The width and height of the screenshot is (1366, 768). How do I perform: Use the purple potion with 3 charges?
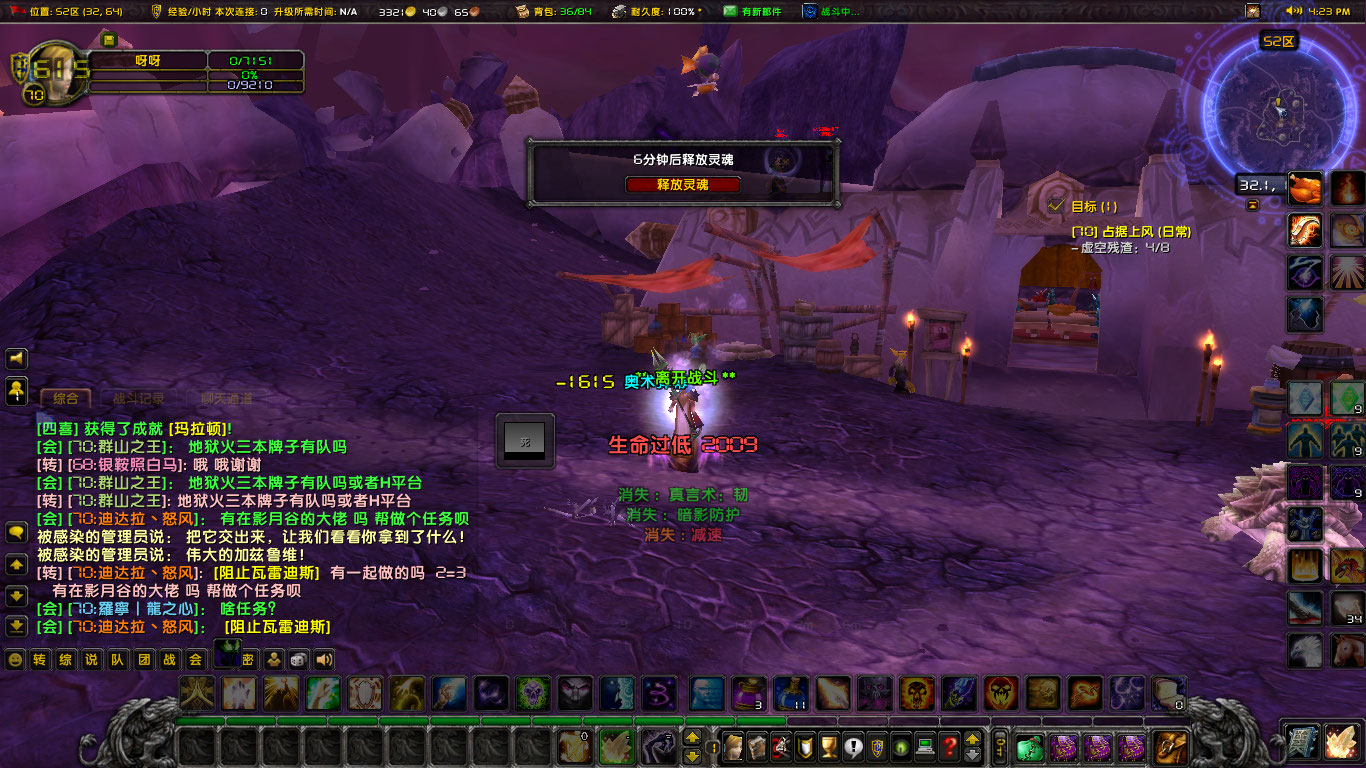pyautogui.click(x=749, y=693)
